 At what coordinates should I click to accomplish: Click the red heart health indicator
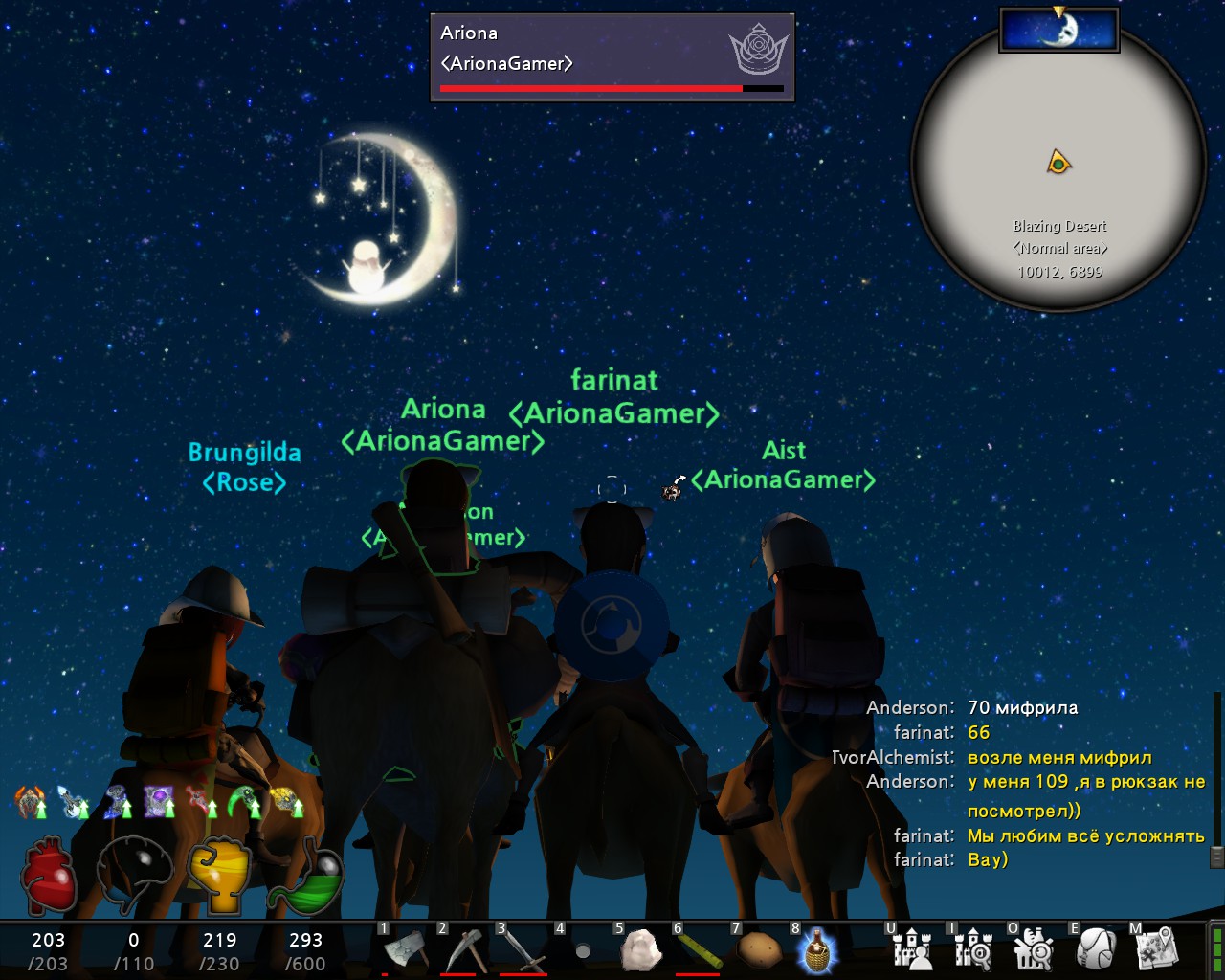48,873
